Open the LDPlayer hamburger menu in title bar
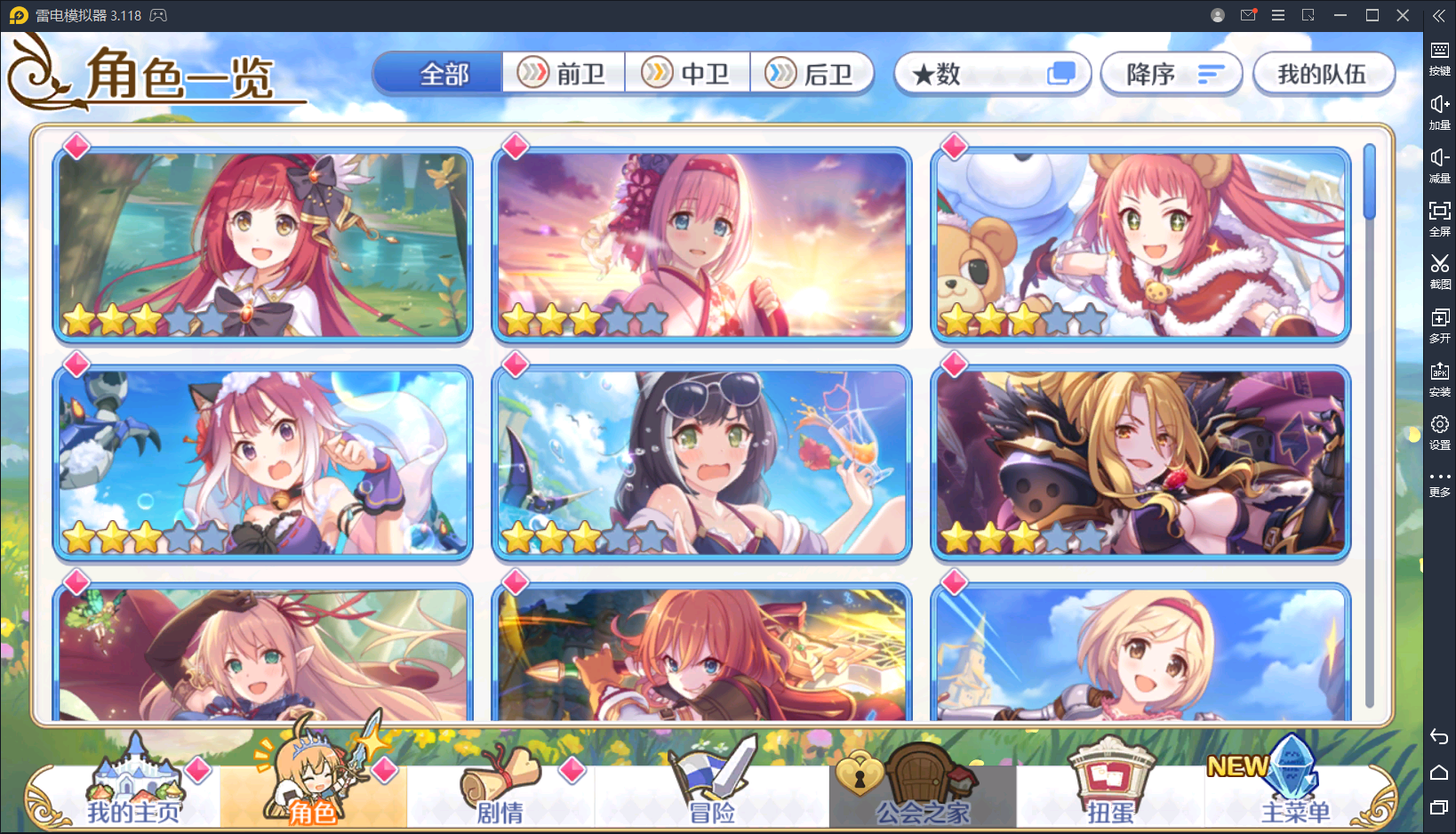Screen dimensions: 1456x834 tap(1278, 15)
